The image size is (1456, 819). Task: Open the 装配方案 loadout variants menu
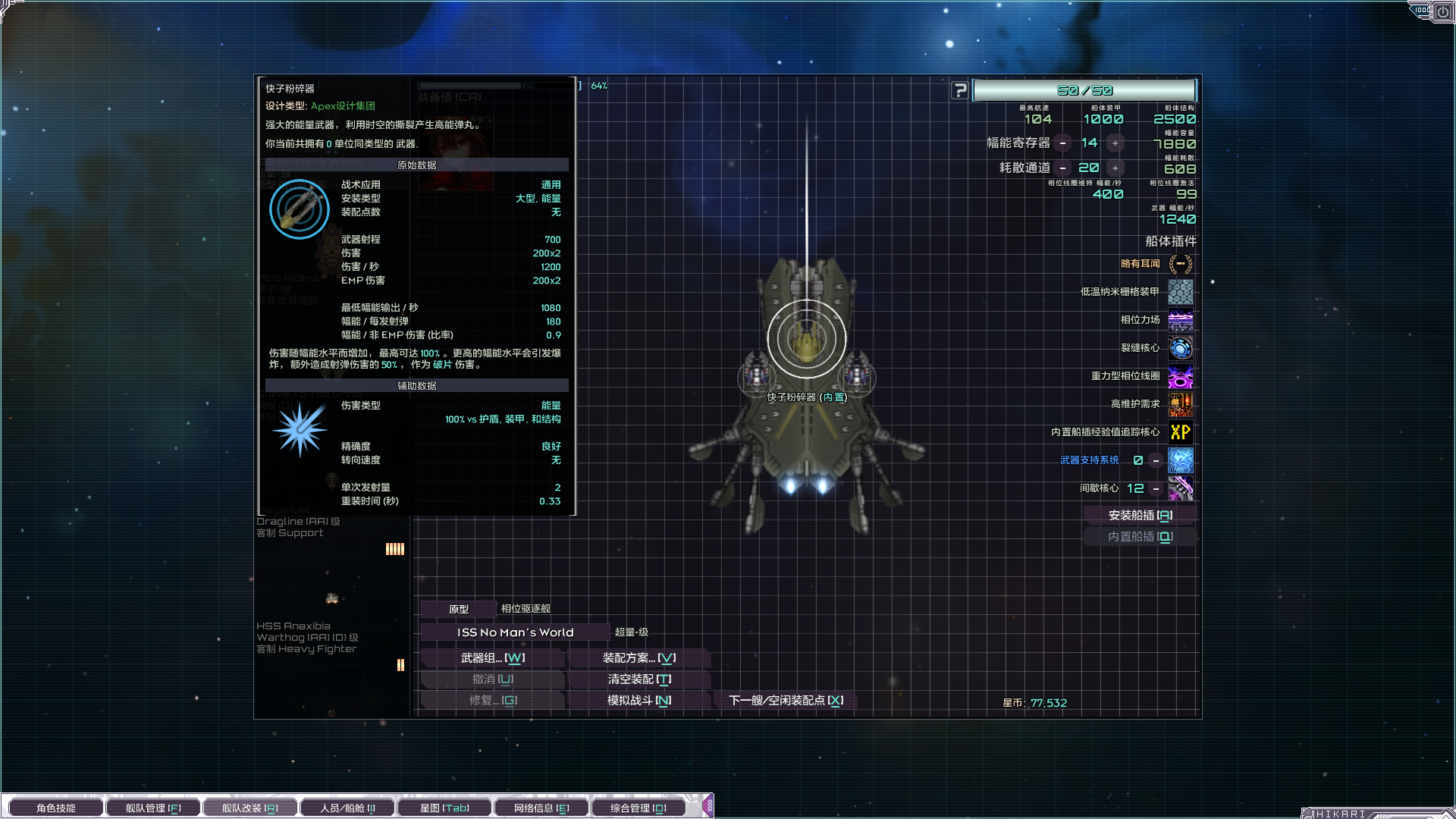point(639,658)
